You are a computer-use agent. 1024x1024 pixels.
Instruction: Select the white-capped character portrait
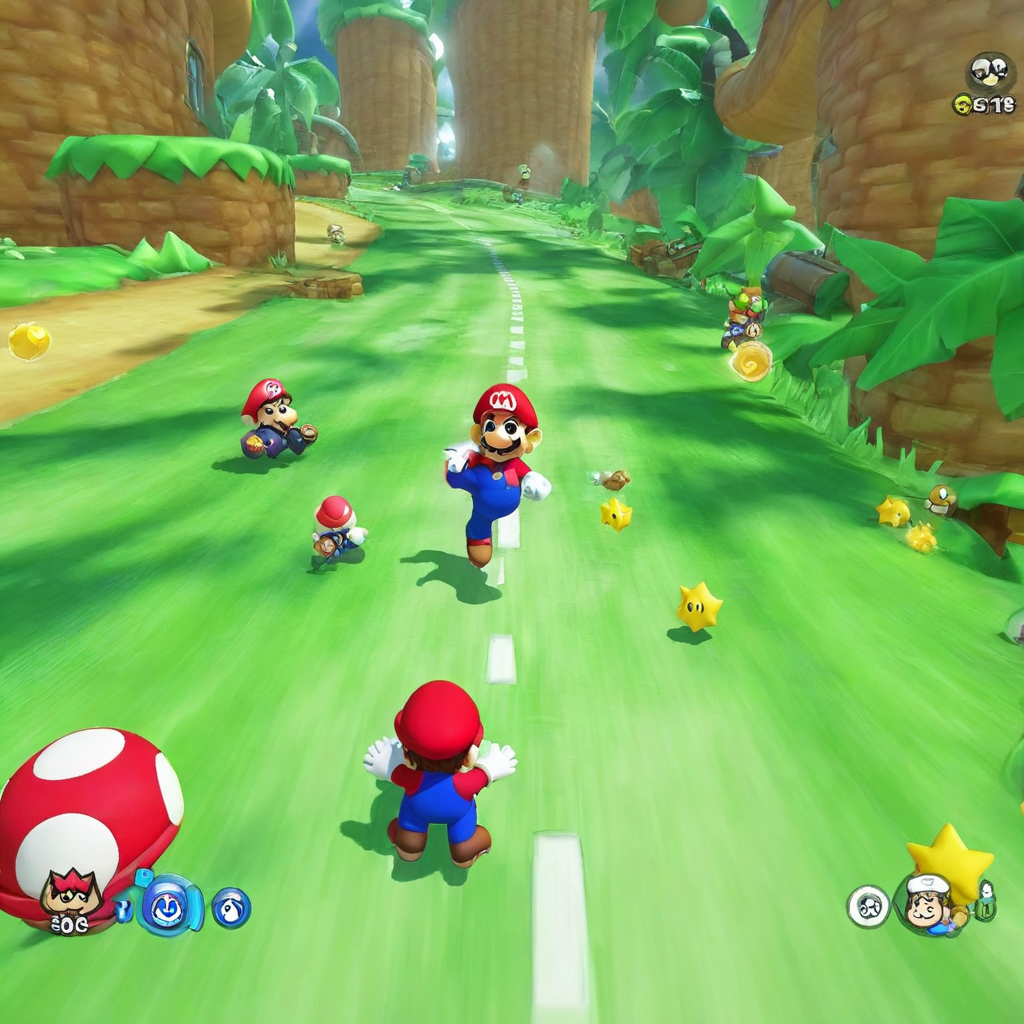(927, 905)
